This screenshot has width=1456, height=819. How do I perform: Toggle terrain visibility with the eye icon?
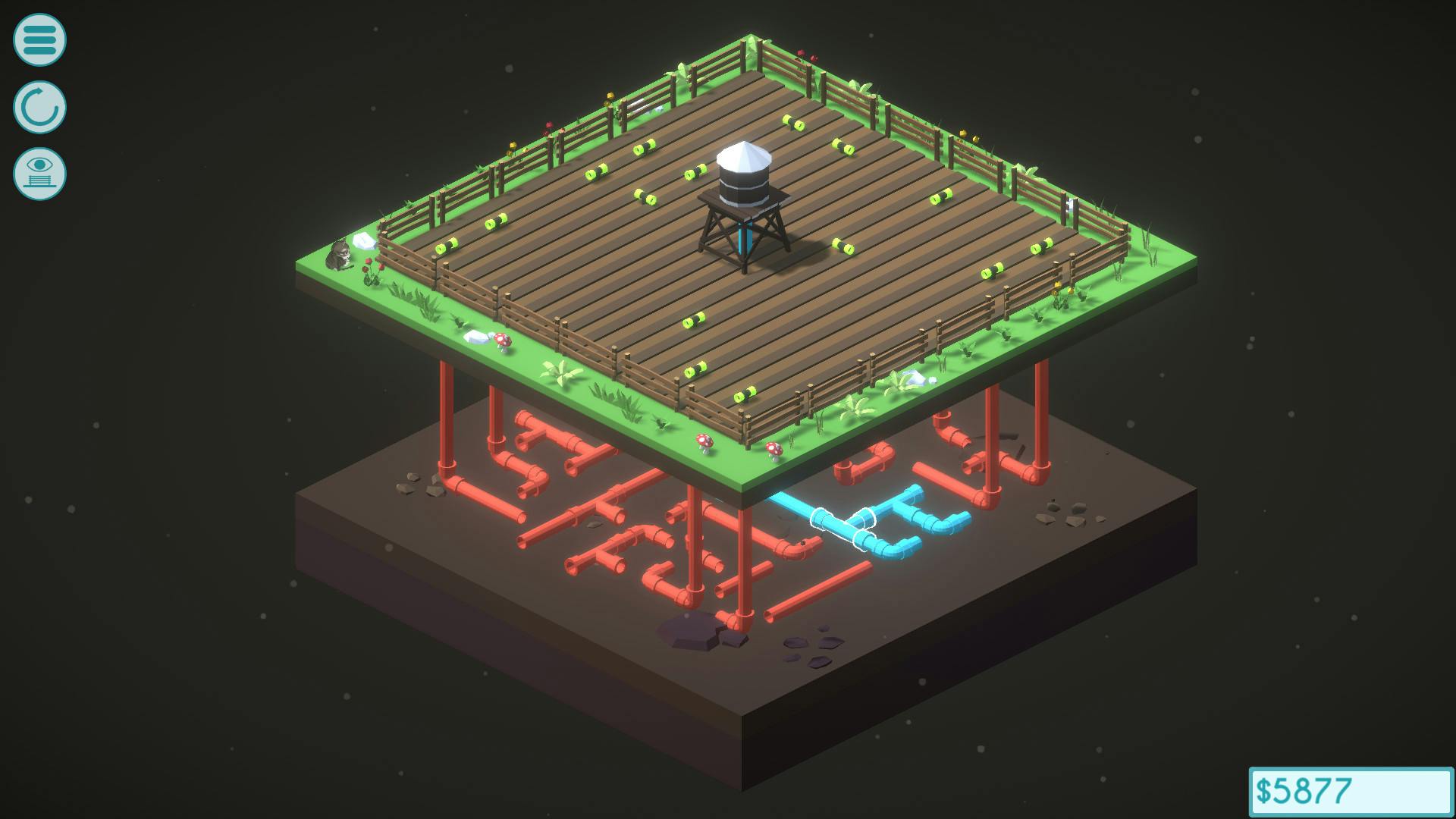tap(39, 173)
